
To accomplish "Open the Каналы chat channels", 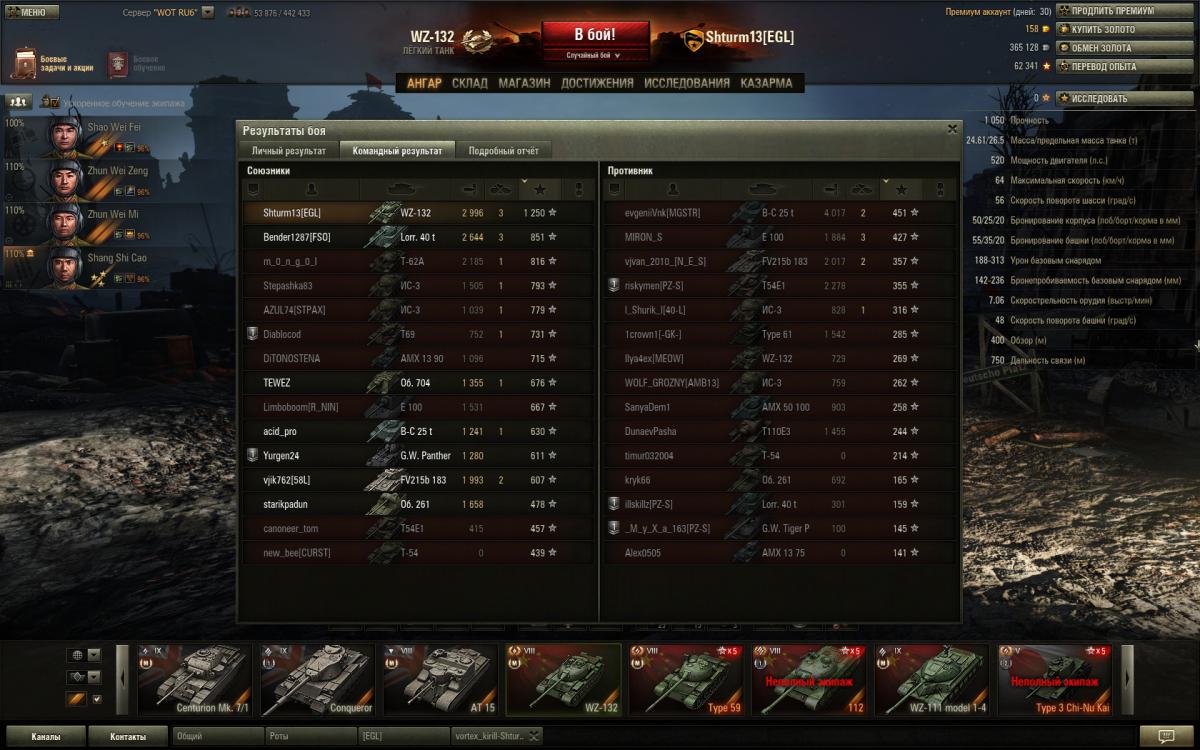I will point(45,737).
